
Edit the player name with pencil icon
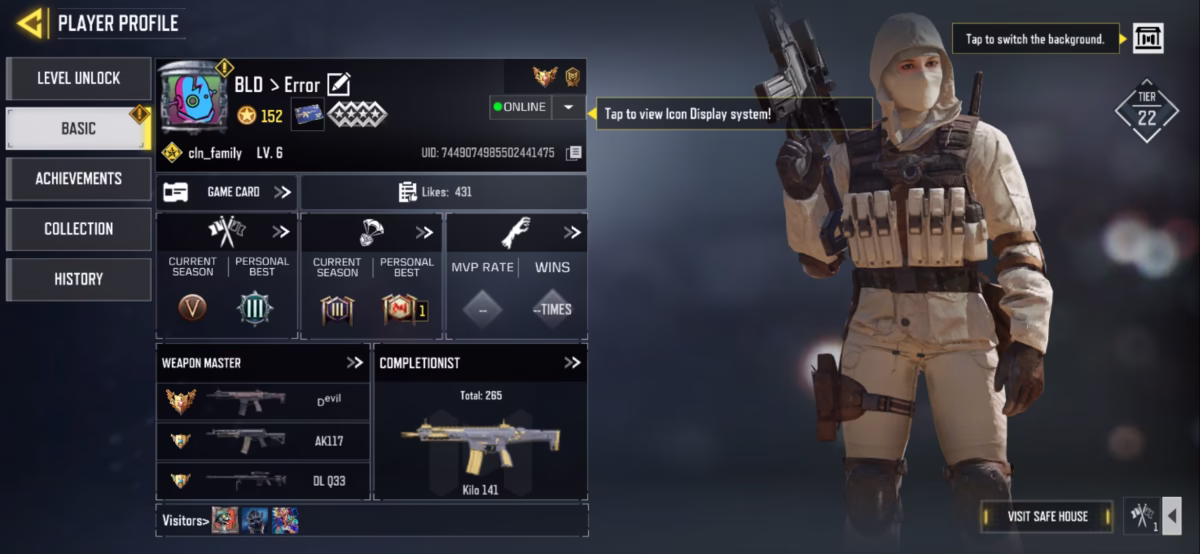point(338,85)
